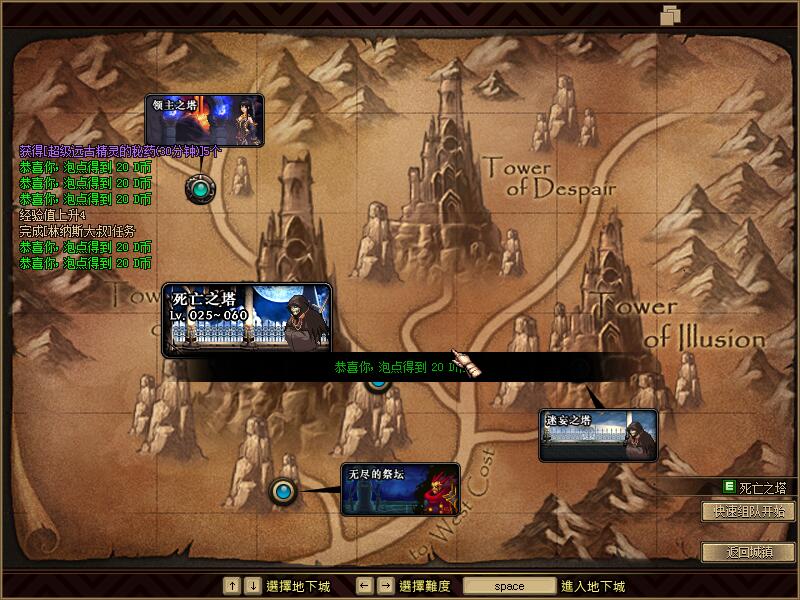Pick the 迷妄之塔 dungeon card
Screen dimensions: 800x600
(598, 436)
